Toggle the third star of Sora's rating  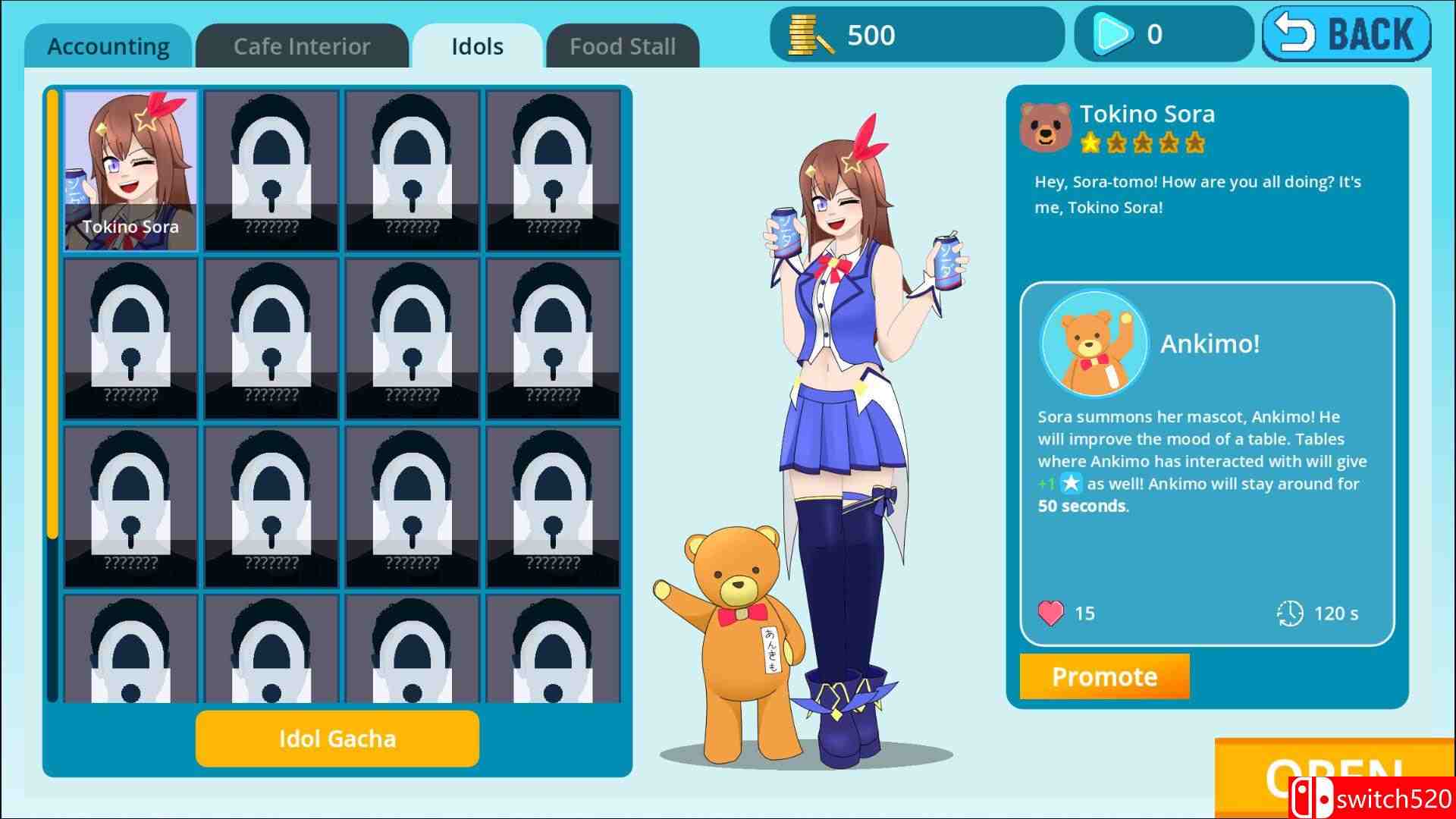(1142, 143)
